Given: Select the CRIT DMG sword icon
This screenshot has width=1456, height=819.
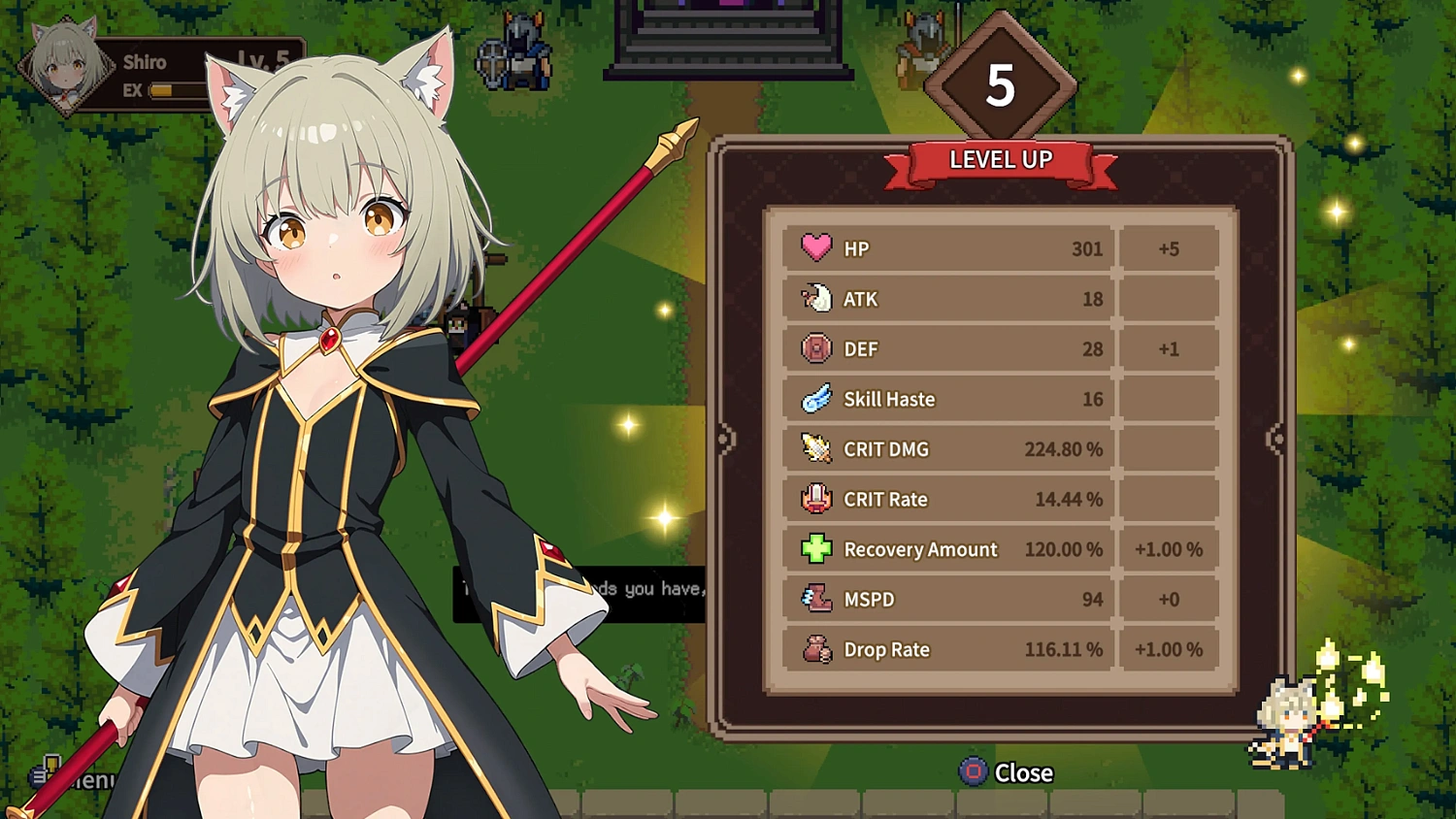Looking at the screenshot, I should pyautogui.click(x=815, y=448).
